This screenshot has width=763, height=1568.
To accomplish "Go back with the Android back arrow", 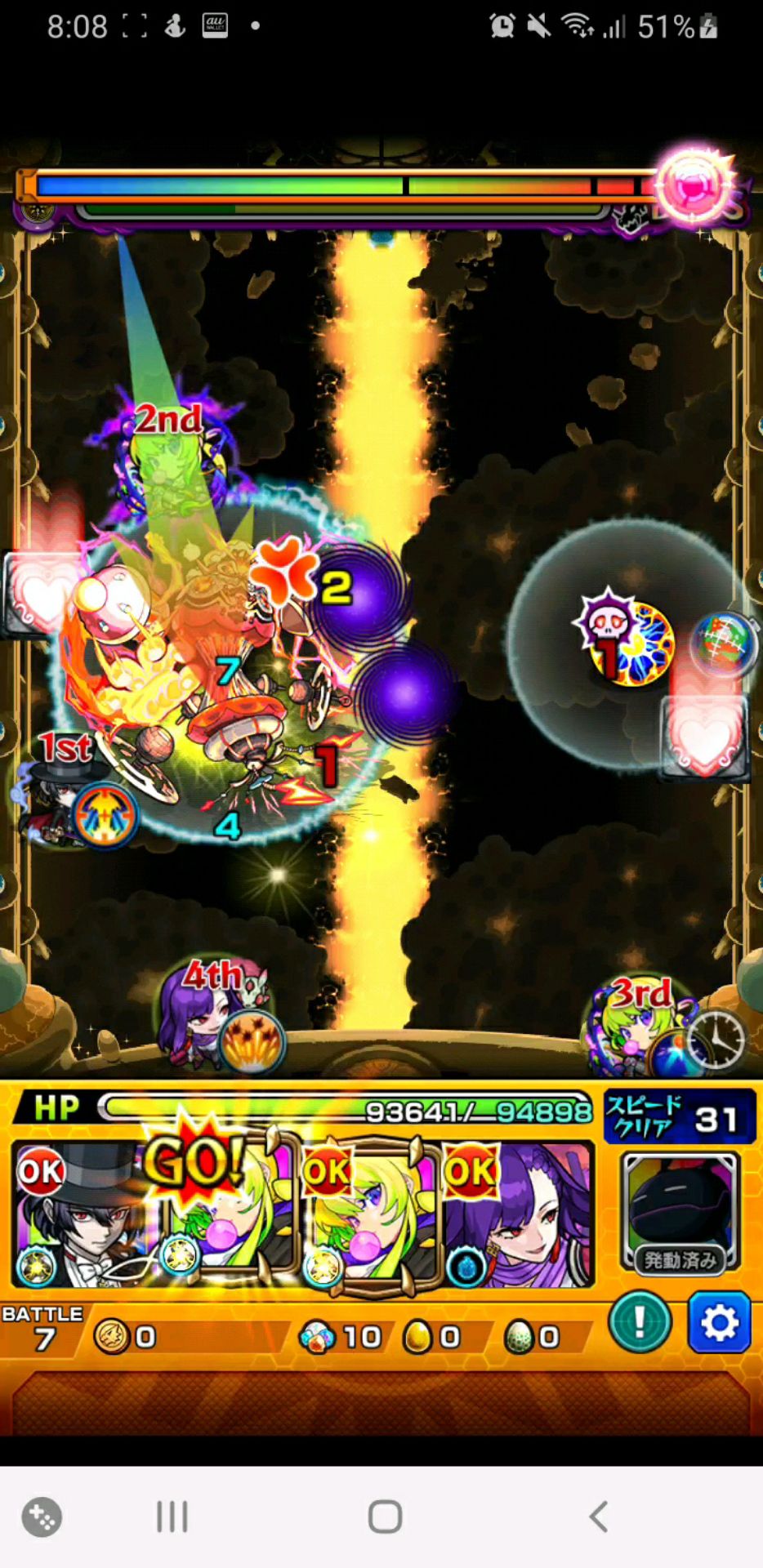I will point(599,1517).
